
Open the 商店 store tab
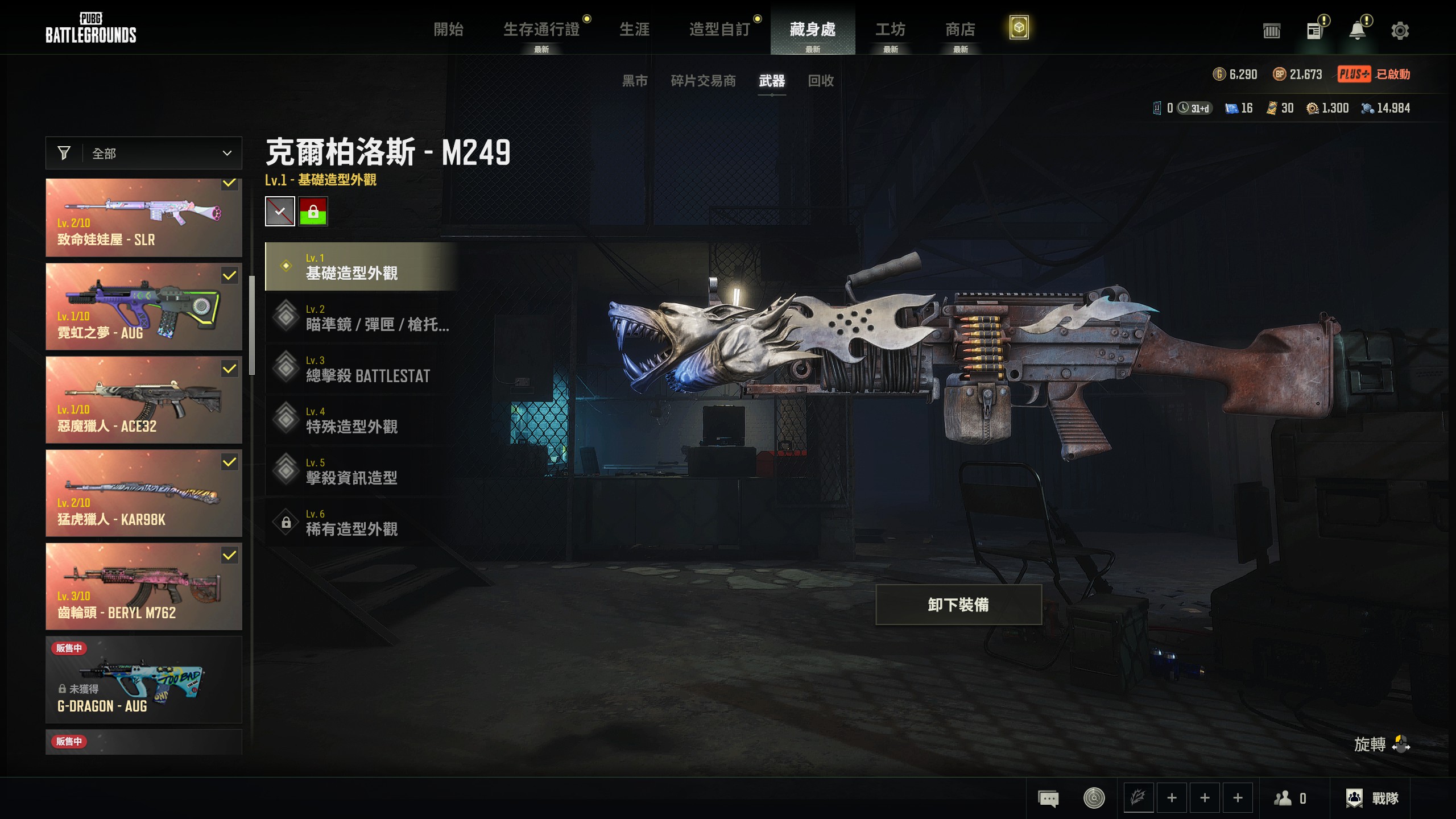960,30
